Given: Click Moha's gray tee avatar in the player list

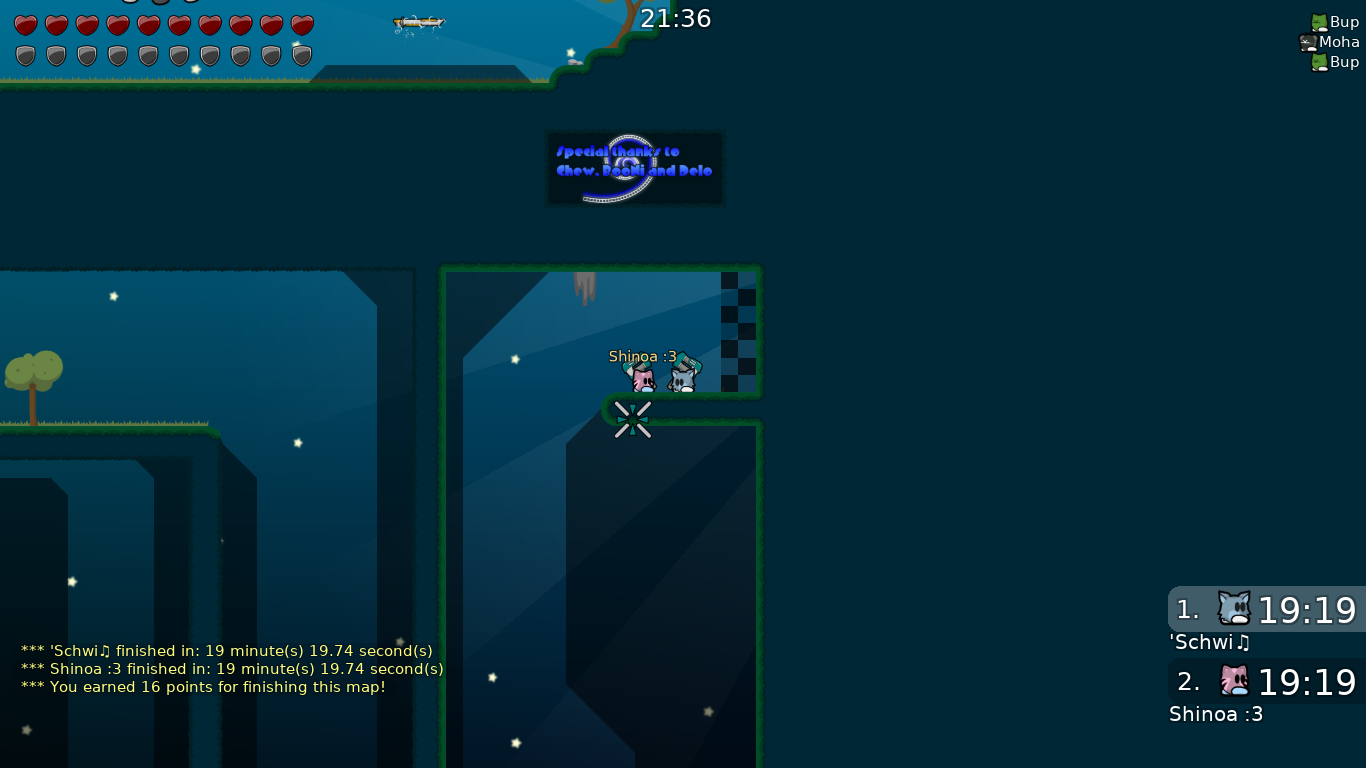Looking at the screenshot, I should 1308,41.
